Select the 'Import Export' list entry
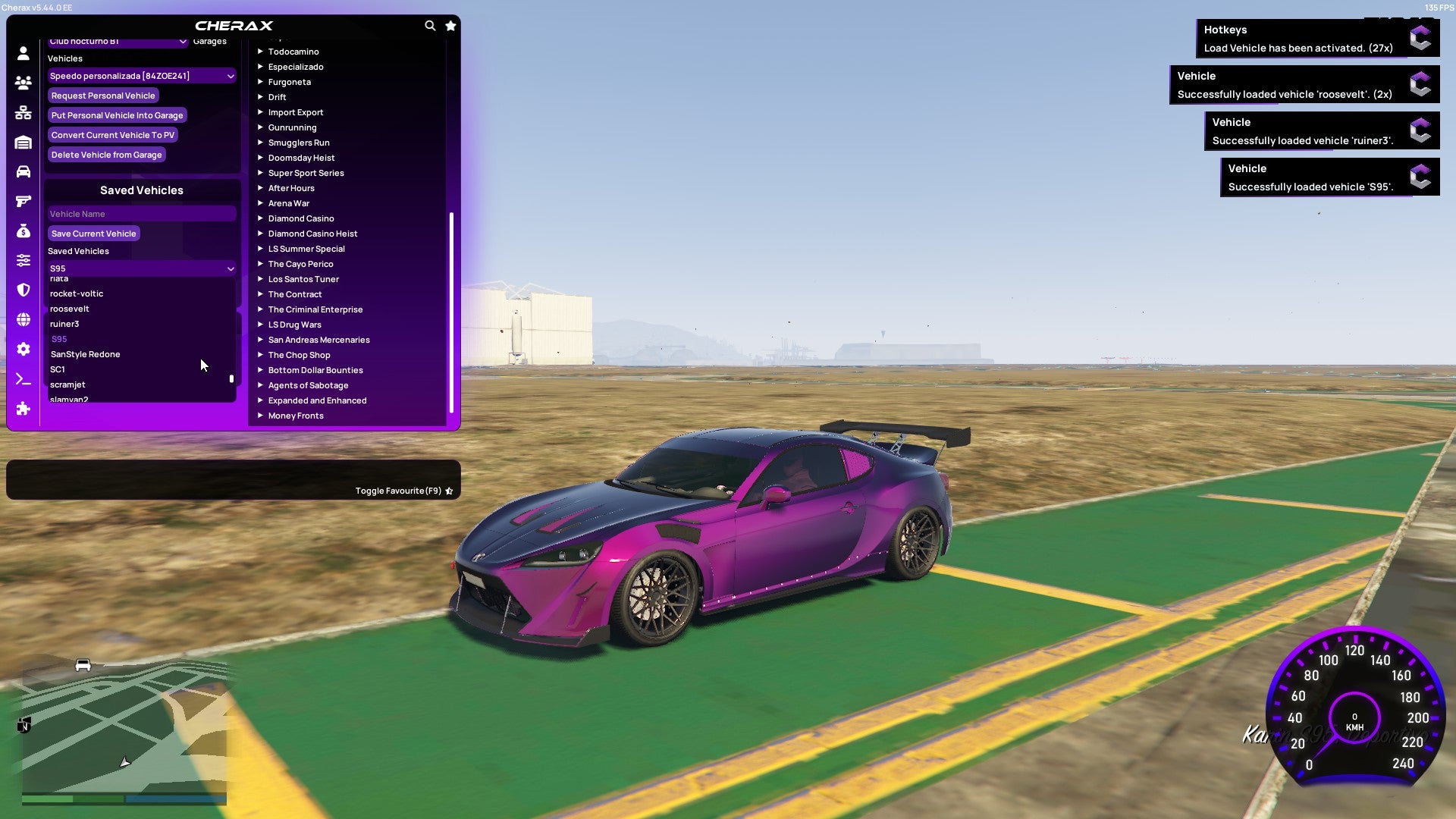This screenshot has width=1456, height=819. 296,111
